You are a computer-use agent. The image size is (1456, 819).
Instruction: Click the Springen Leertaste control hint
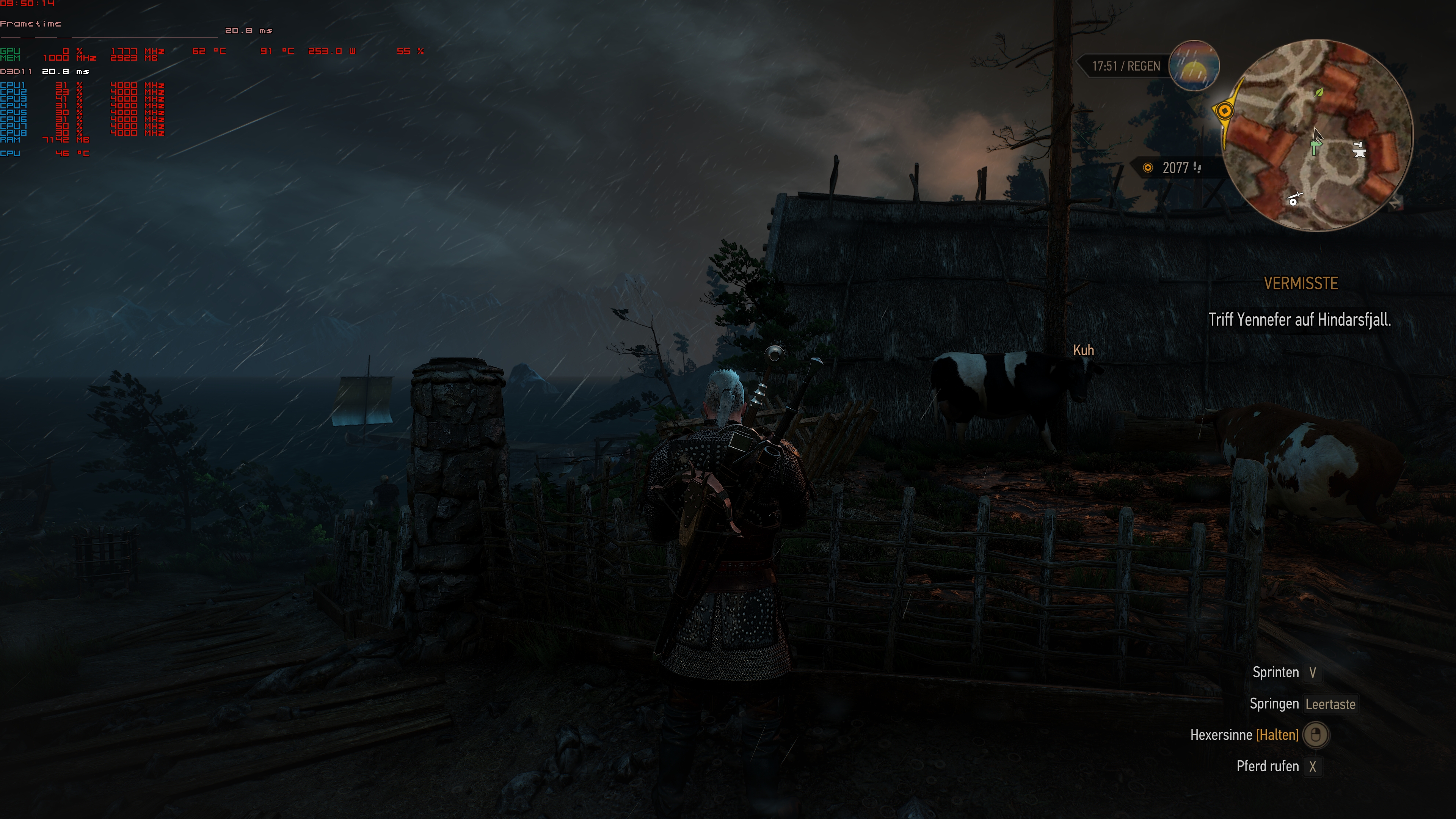click(1305, 704)
